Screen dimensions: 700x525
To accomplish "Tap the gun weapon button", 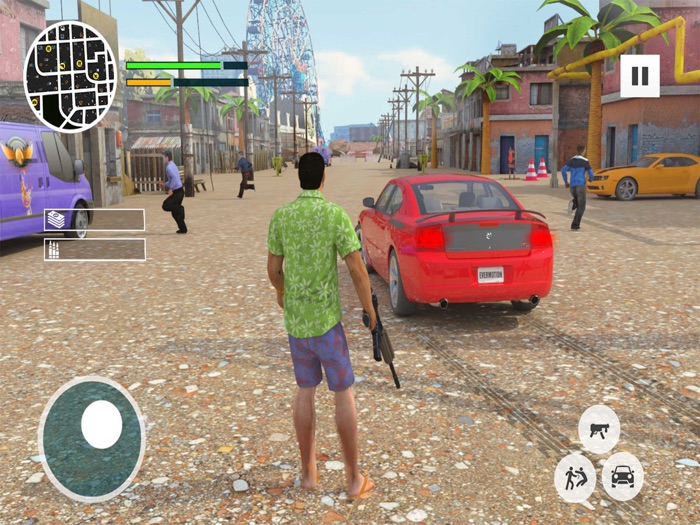I will click(x=599, y=429).
